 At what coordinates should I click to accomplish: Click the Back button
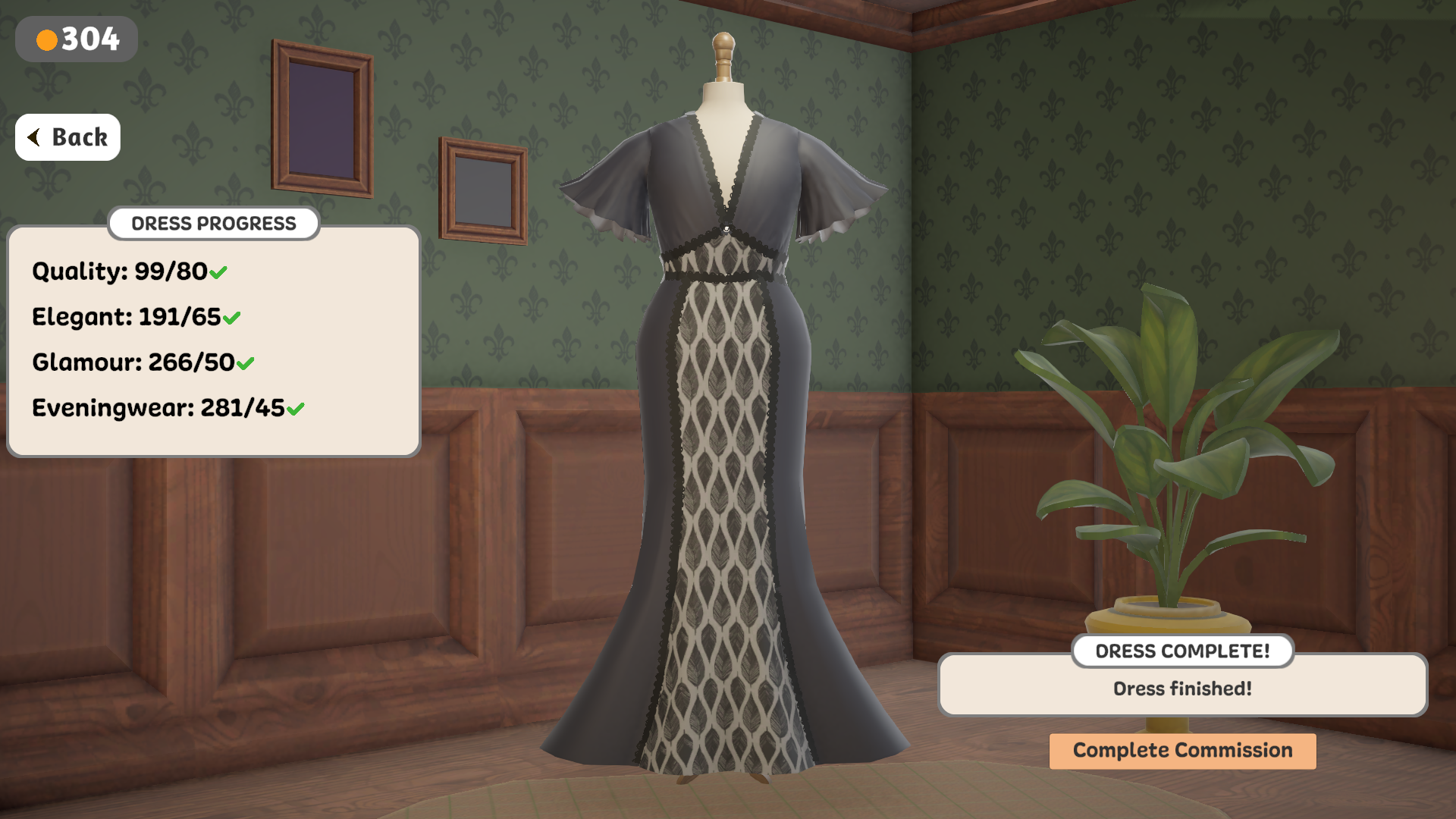click(x=67, y=137)
